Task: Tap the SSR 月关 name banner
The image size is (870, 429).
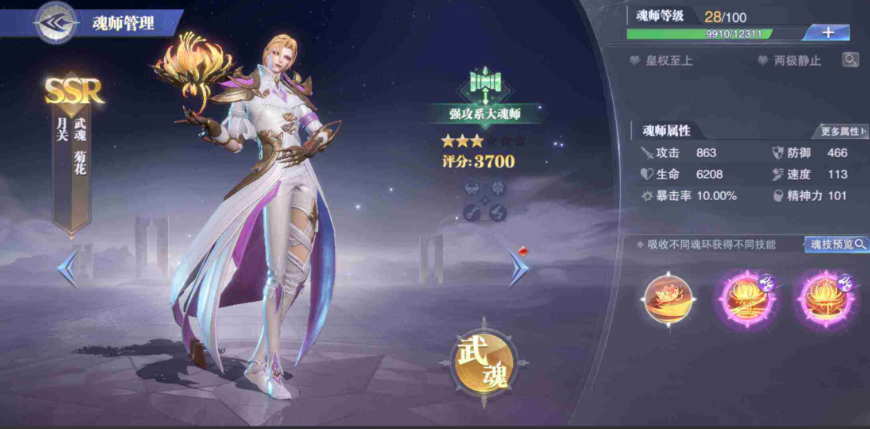Action: [73, 150]
